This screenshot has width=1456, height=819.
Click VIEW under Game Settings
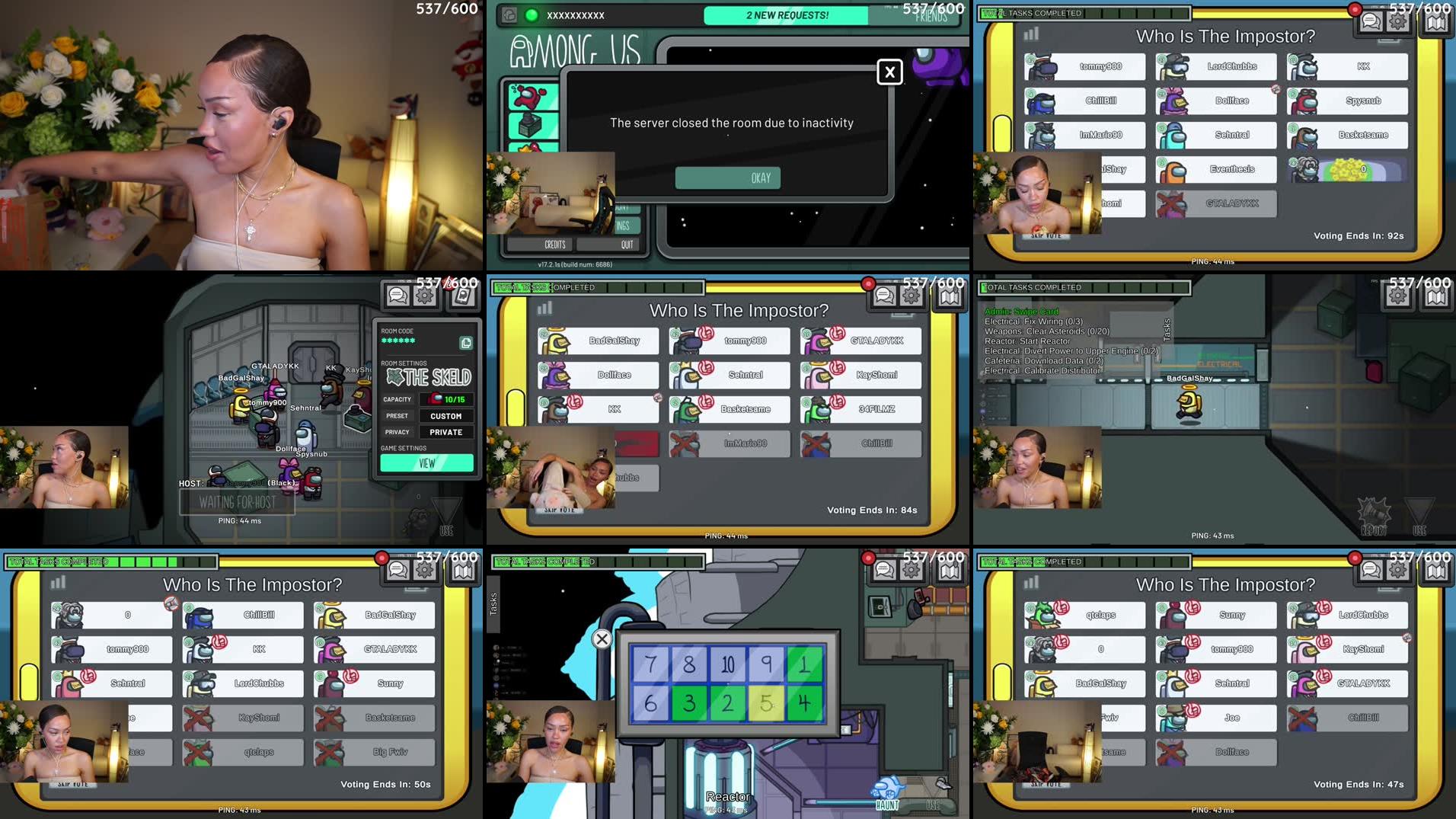pos(427,462)
